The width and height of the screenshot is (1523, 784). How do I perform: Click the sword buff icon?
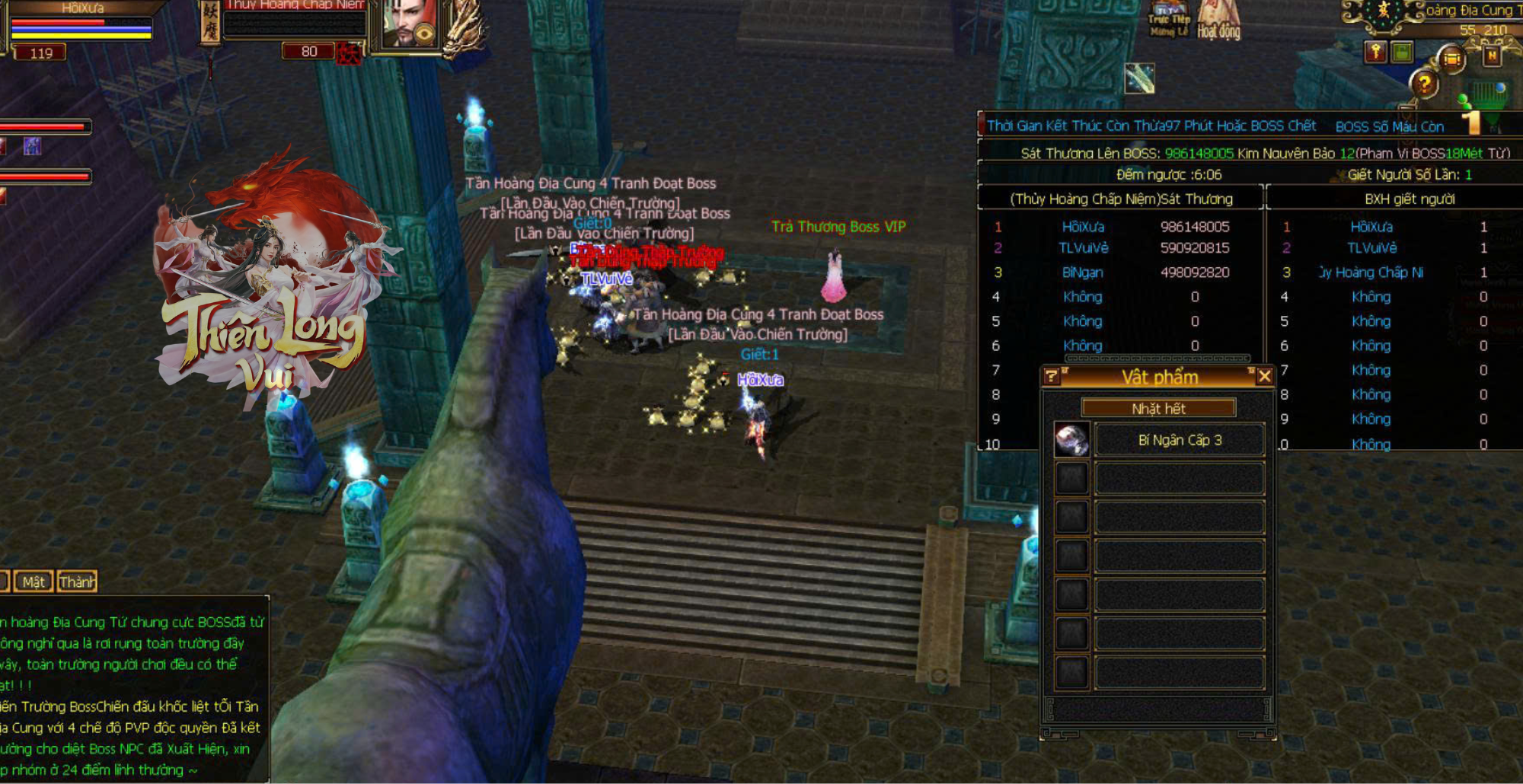click(1139, 78)
